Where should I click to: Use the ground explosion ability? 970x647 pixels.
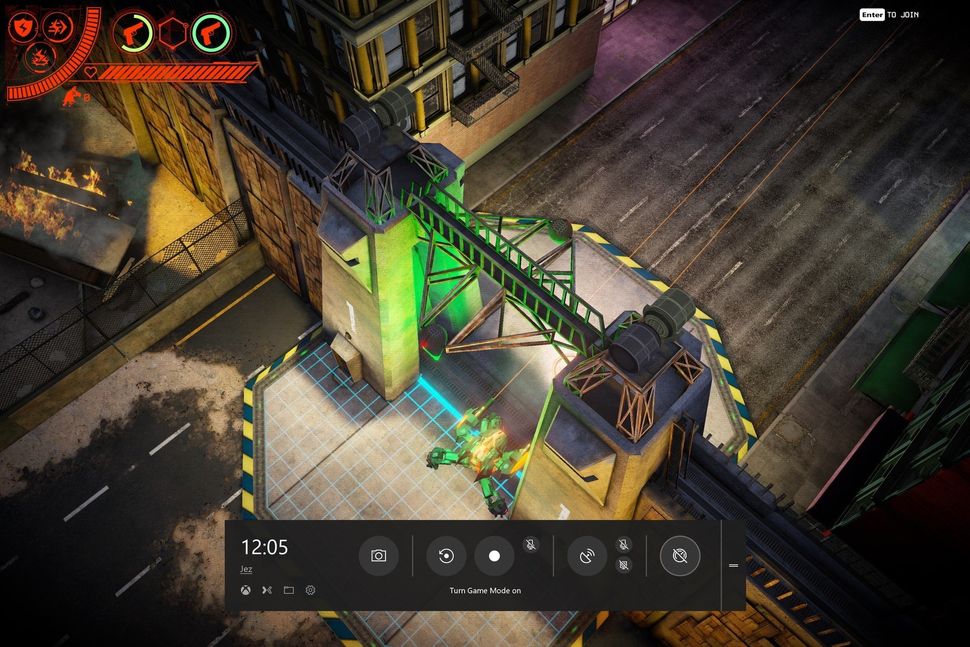pyautogui.click(x=38, y=55)
